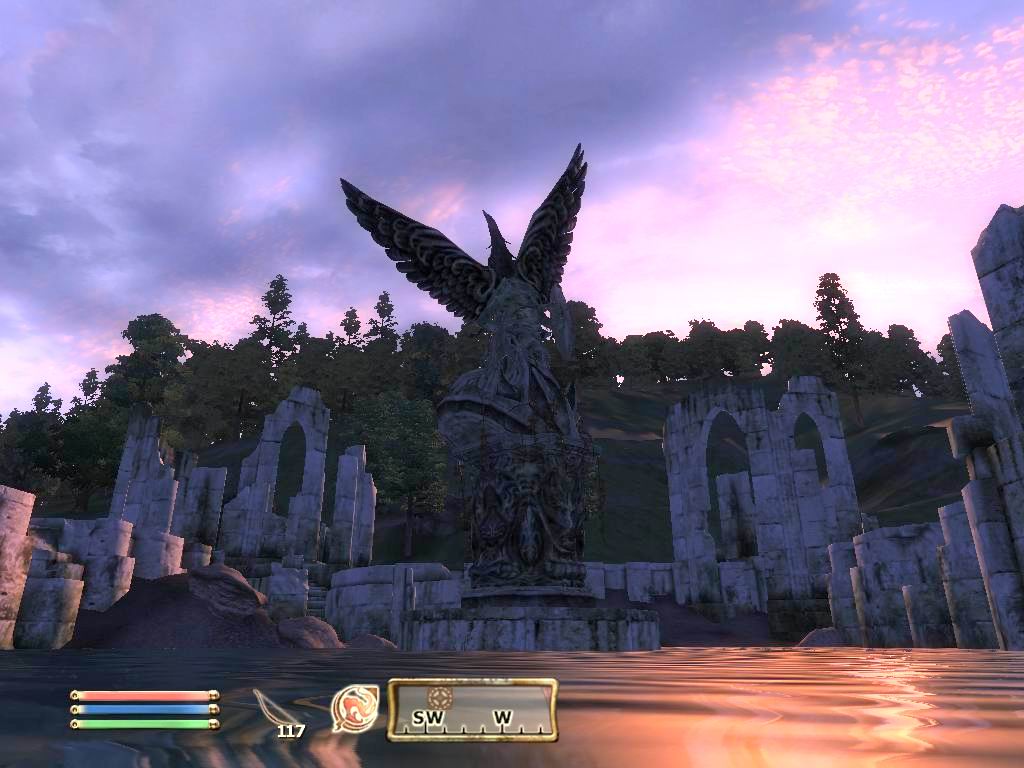
Task: Click the compass bar
Action: coord(472,710)
